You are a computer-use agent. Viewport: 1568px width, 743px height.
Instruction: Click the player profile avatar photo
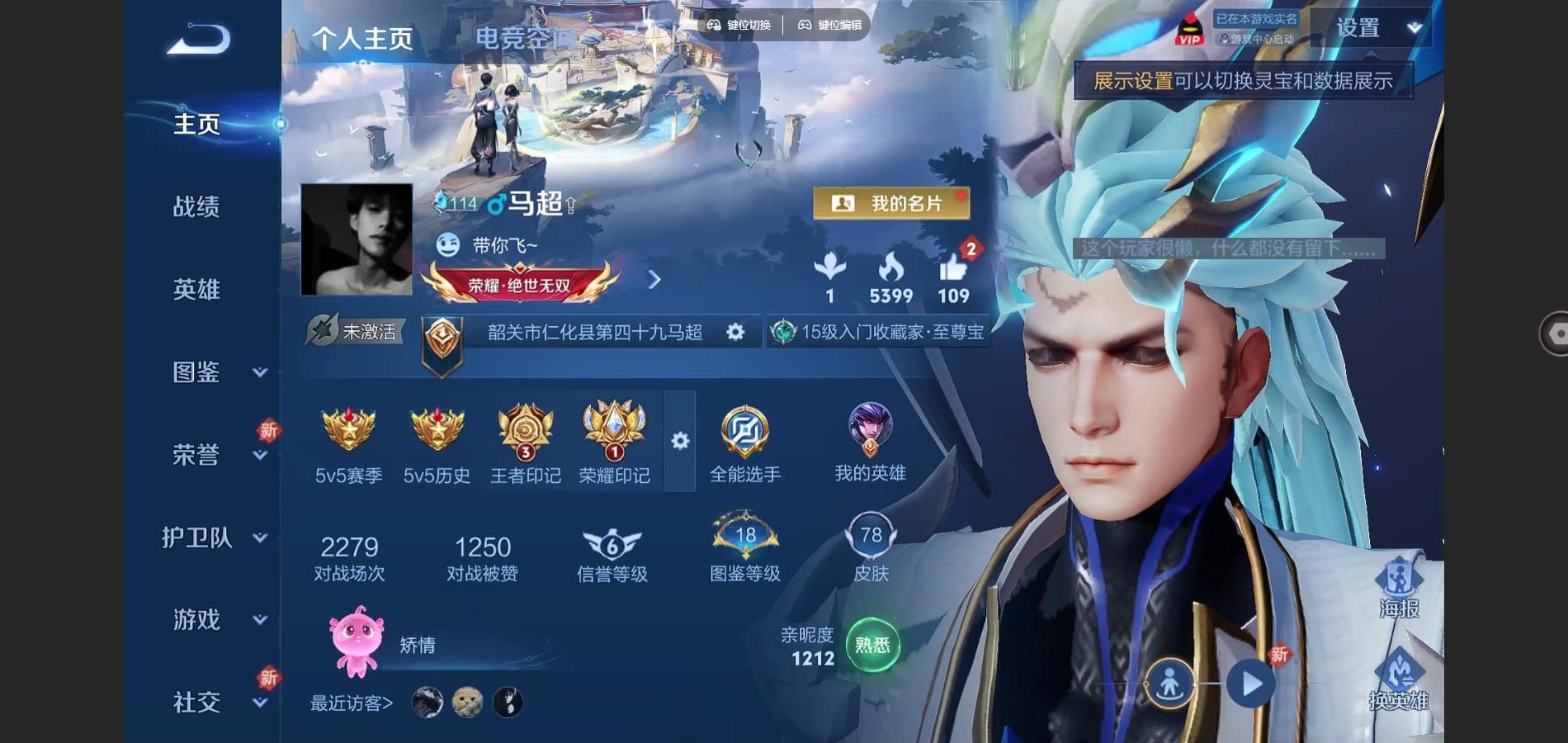pyautogui.click(x=357, y=239)
